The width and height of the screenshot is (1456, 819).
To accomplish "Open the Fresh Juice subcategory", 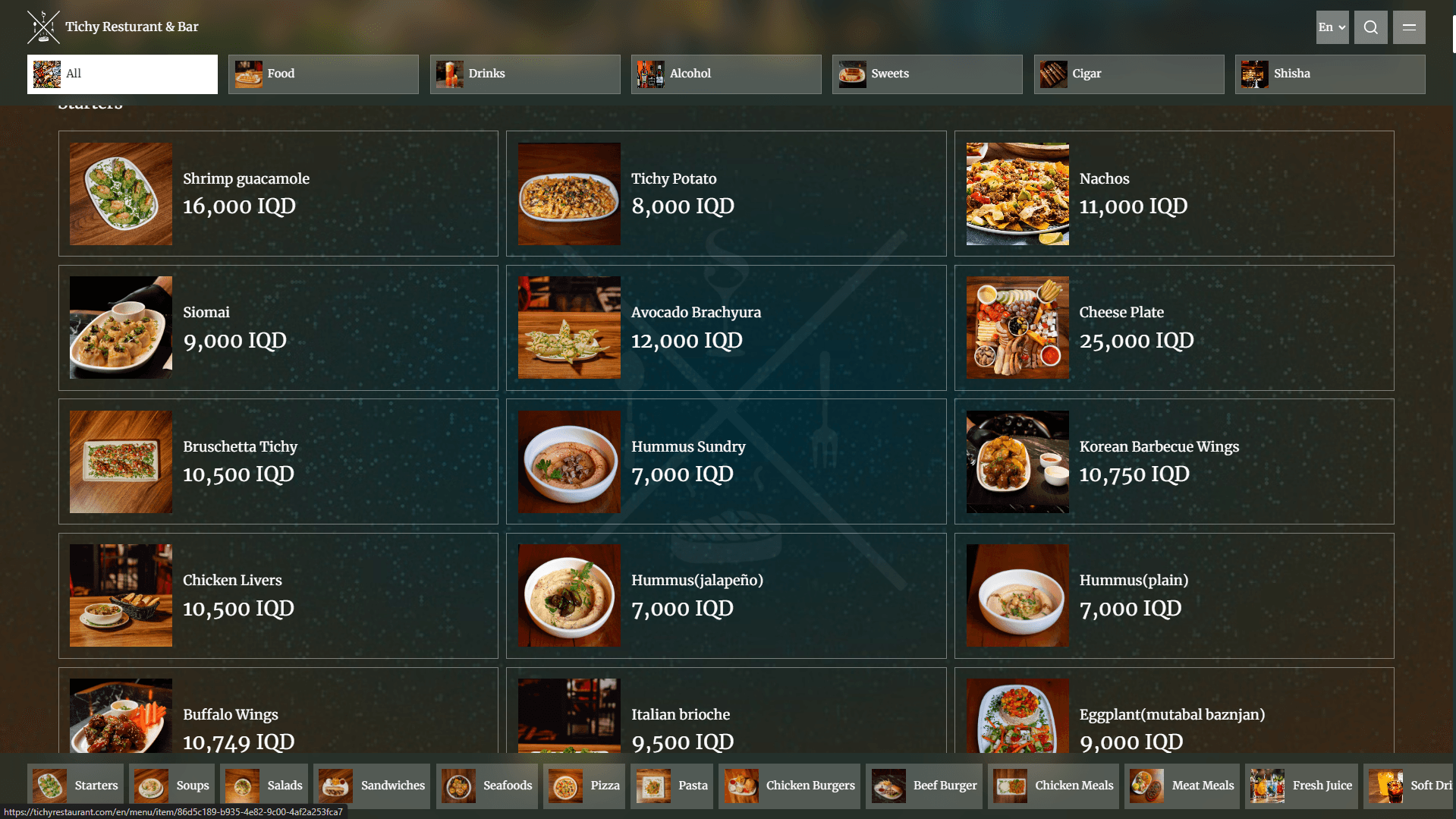I will coord(1302,786).
